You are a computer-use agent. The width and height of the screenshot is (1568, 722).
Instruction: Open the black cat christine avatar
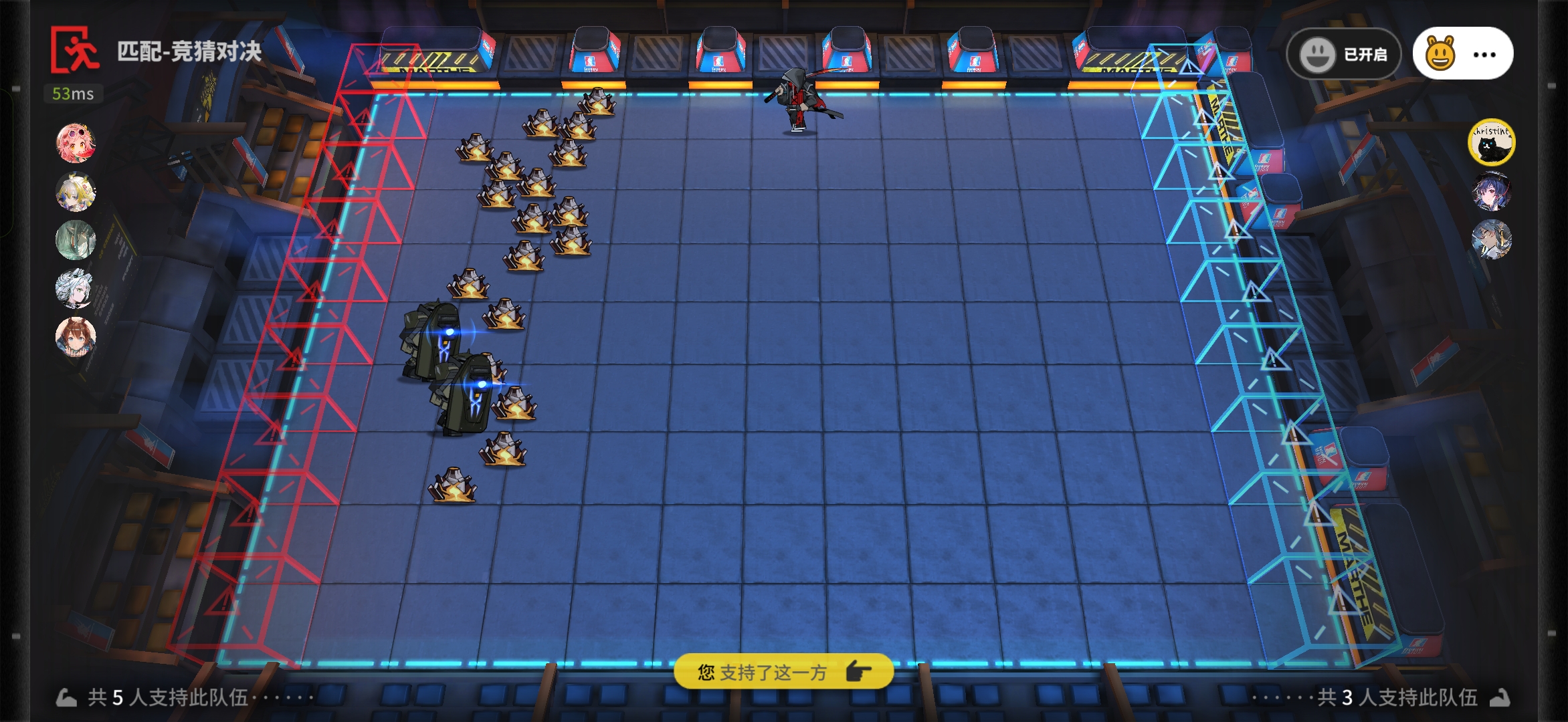coord(1491,143)
